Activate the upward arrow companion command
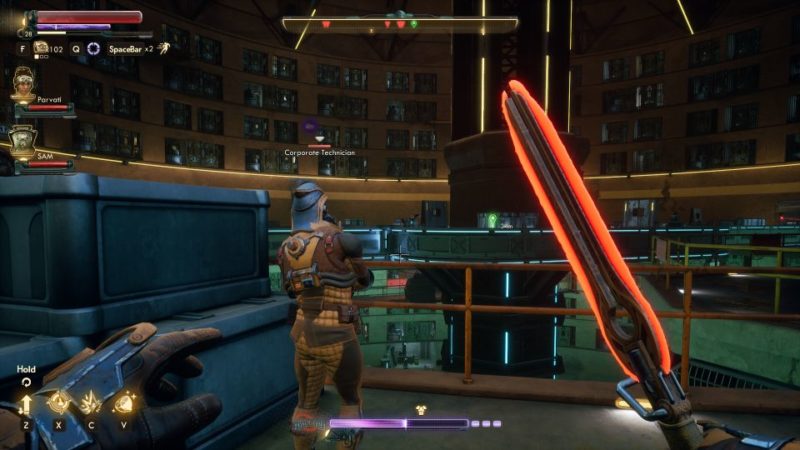This screenshot has height=450, width=800. tap(26, 404)
